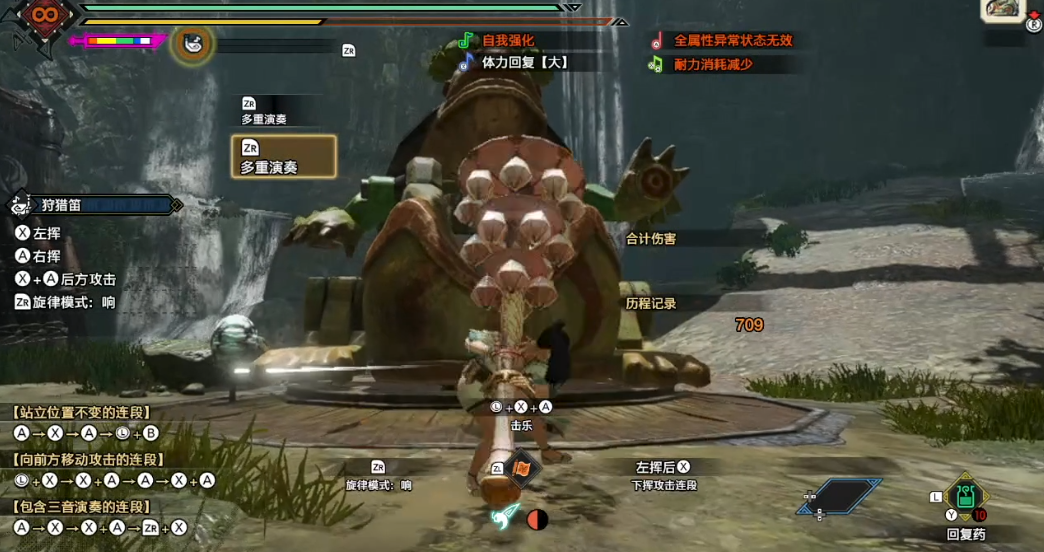The height and width of the screenshot is (552, 1044).
Task: Select the recharging red wirebug gauge
Action: (x=538, y=520)
